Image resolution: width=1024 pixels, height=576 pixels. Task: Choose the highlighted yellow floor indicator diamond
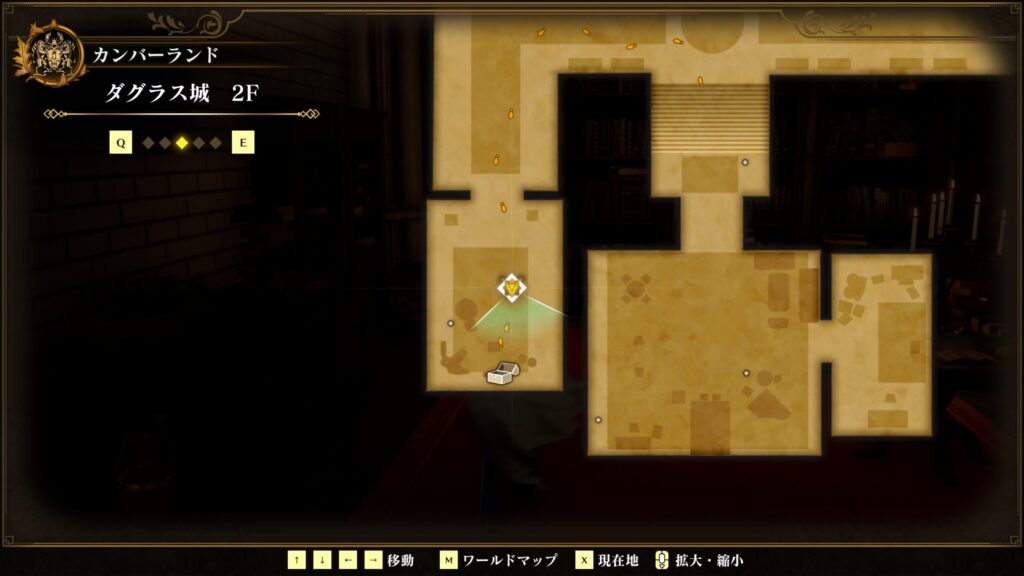(x=181, y=143)
